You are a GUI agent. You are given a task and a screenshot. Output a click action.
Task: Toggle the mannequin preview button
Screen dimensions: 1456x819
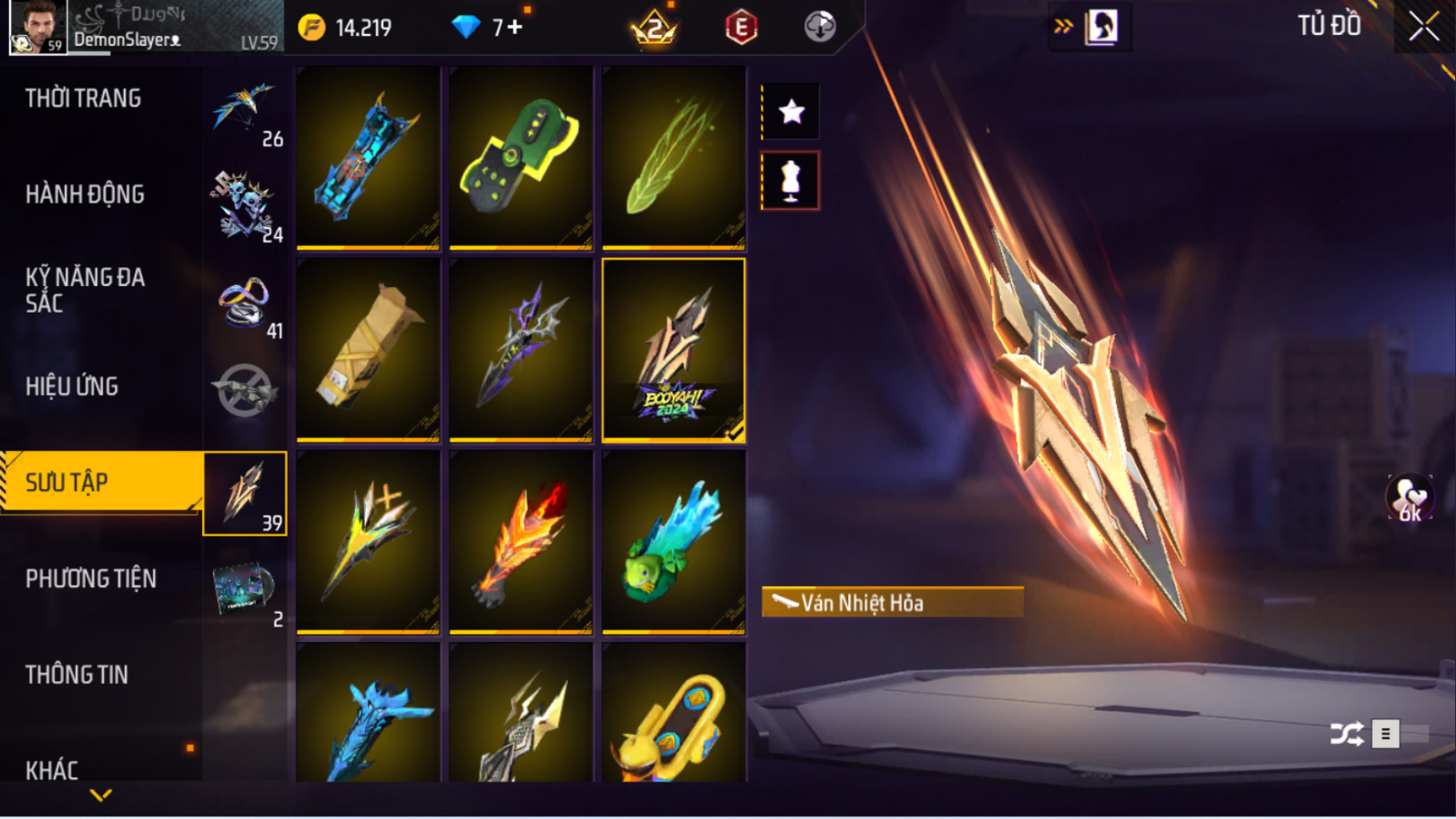coord(790,180)
